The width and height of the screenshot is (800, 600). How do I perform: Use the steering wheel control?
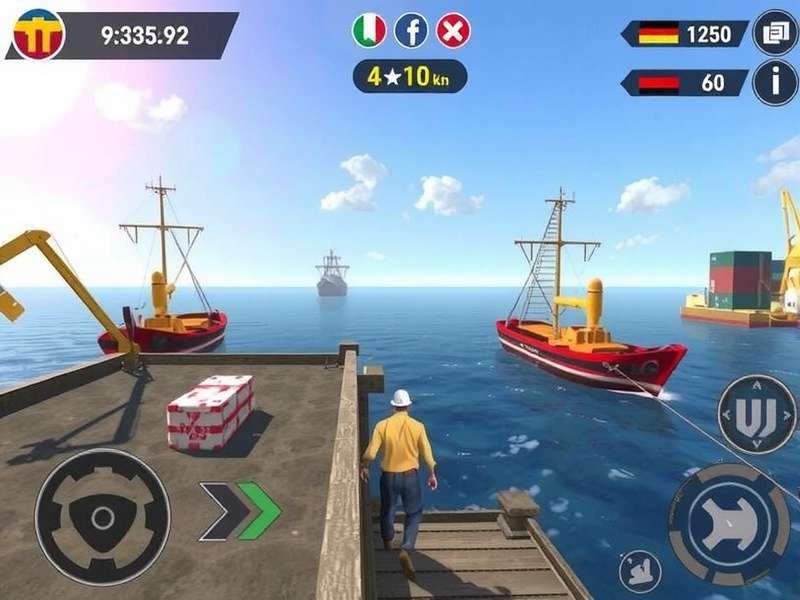pyautogui.click(x=102, y=517)
